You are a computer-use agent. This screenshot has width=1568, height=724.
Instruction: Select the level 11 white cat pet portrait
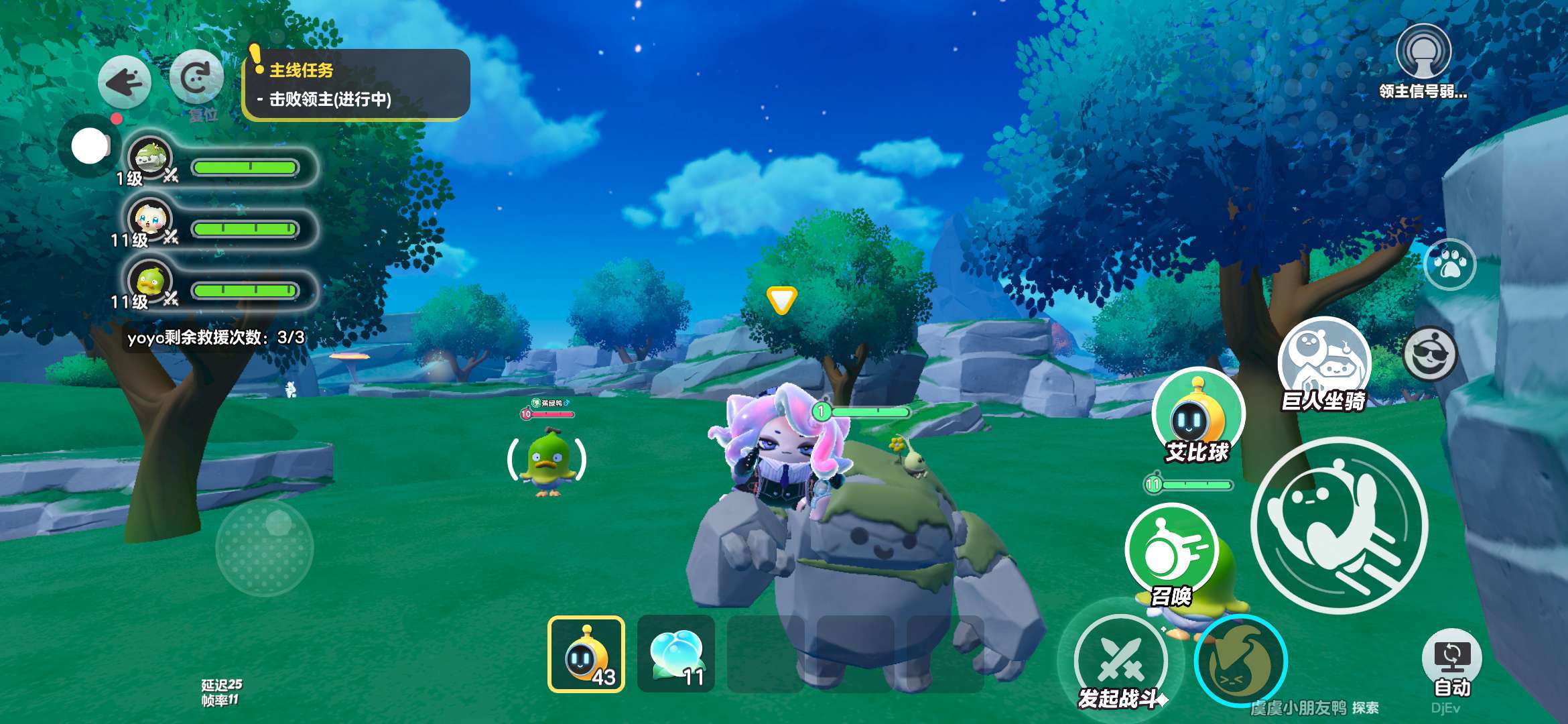pos(150,221)
